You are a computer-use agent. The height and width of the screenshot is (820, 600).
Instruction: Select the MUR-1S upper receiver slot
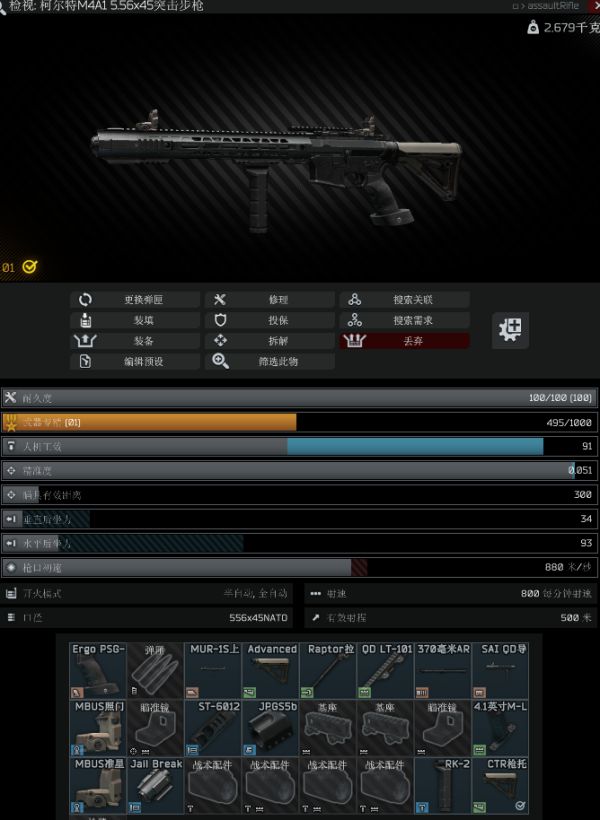(x=213, y=670)
